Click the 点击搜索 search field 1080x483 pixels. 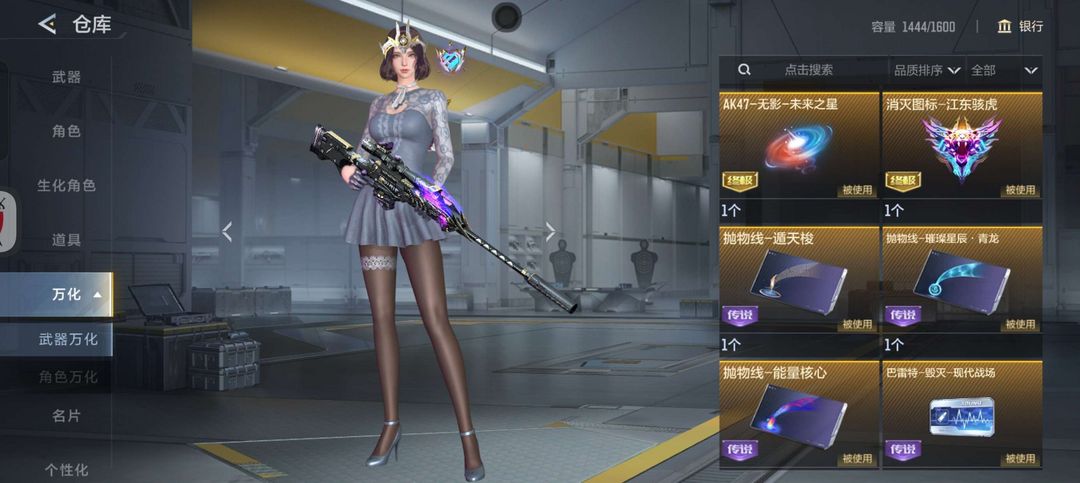click(808, 70)
